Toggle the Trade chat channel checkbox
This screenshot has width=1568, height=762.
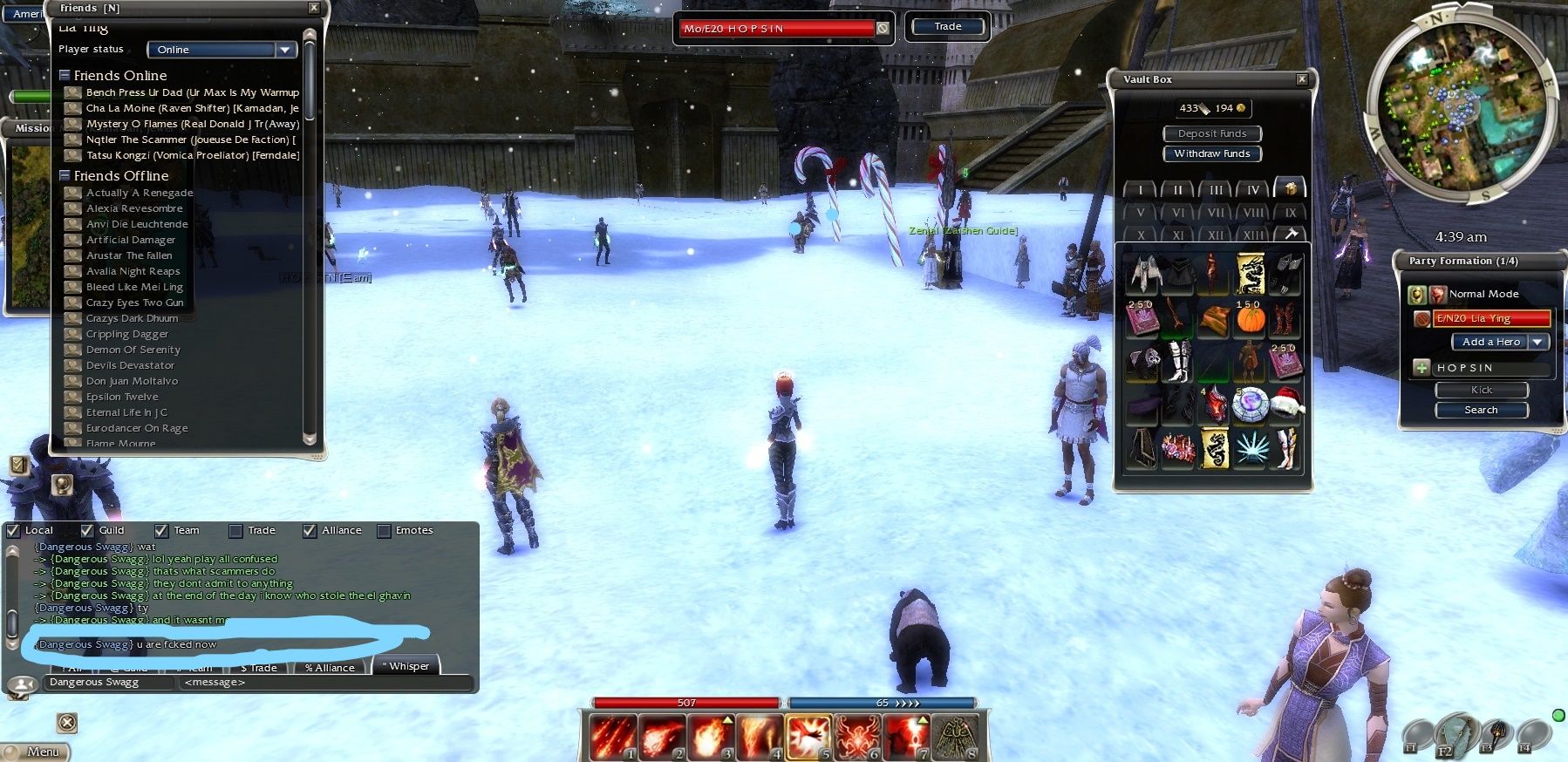click(x=235, y=530)
